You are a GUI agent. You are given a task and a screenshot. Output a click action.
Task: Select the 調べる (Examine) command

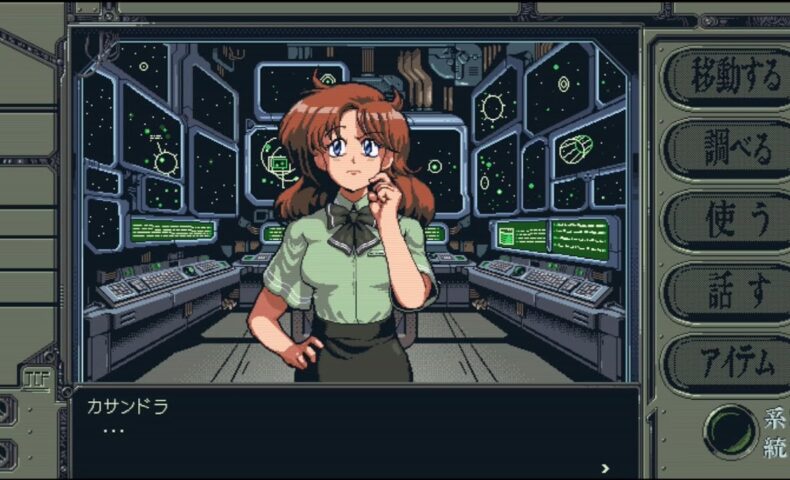[x=721, y=149]
